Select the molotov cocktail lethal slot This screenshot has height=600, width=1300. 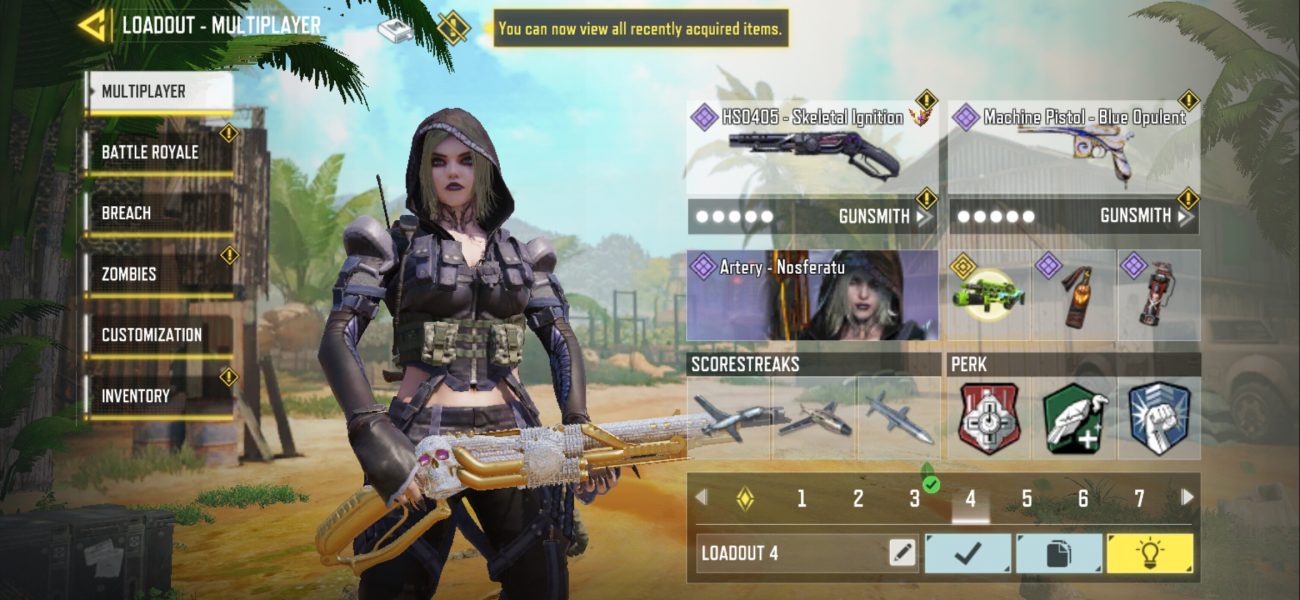[x=1074, y=296]
